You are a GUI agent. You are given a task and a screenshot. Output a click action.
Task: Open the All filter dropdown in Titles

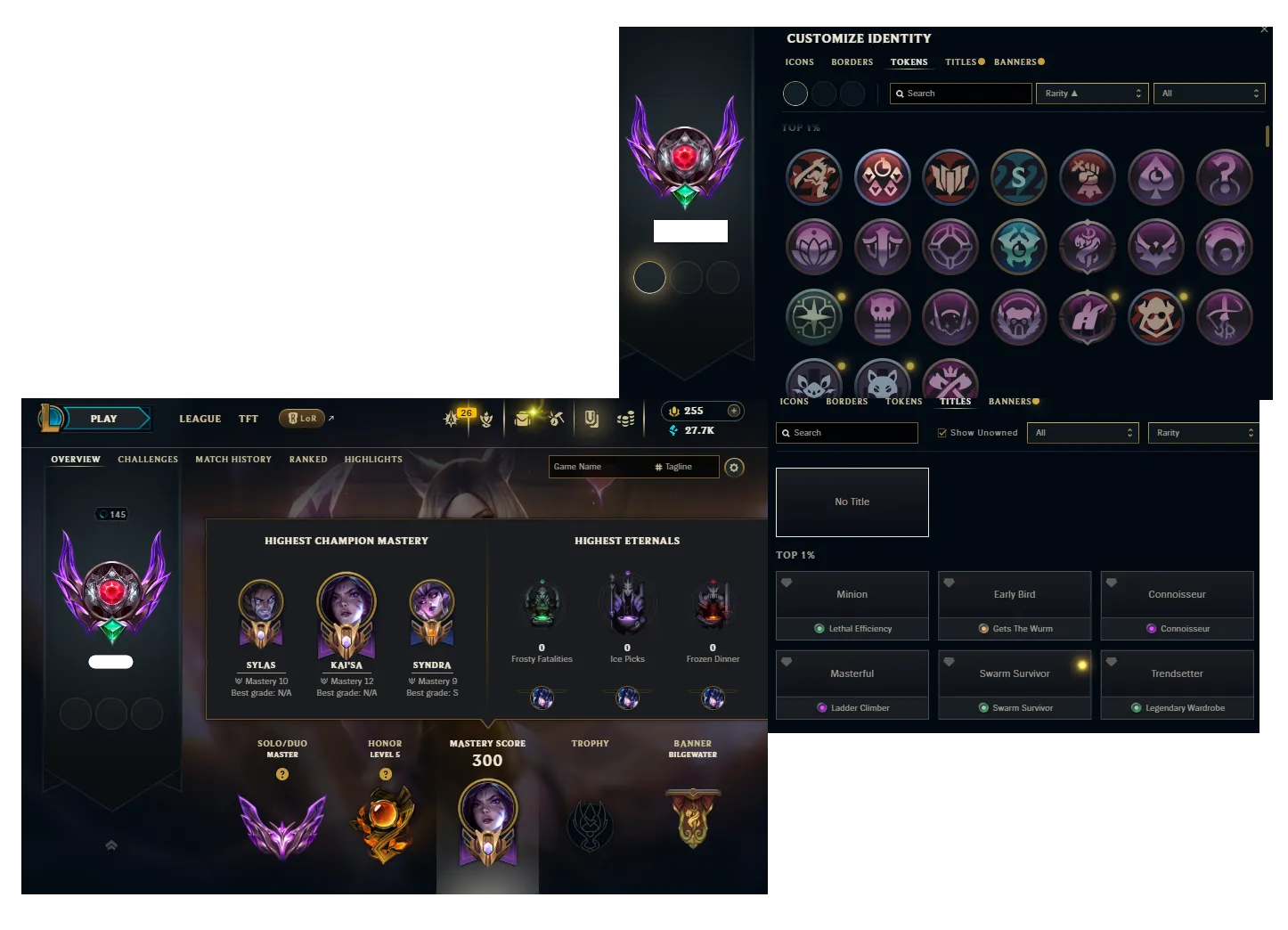coord(1083,432)
